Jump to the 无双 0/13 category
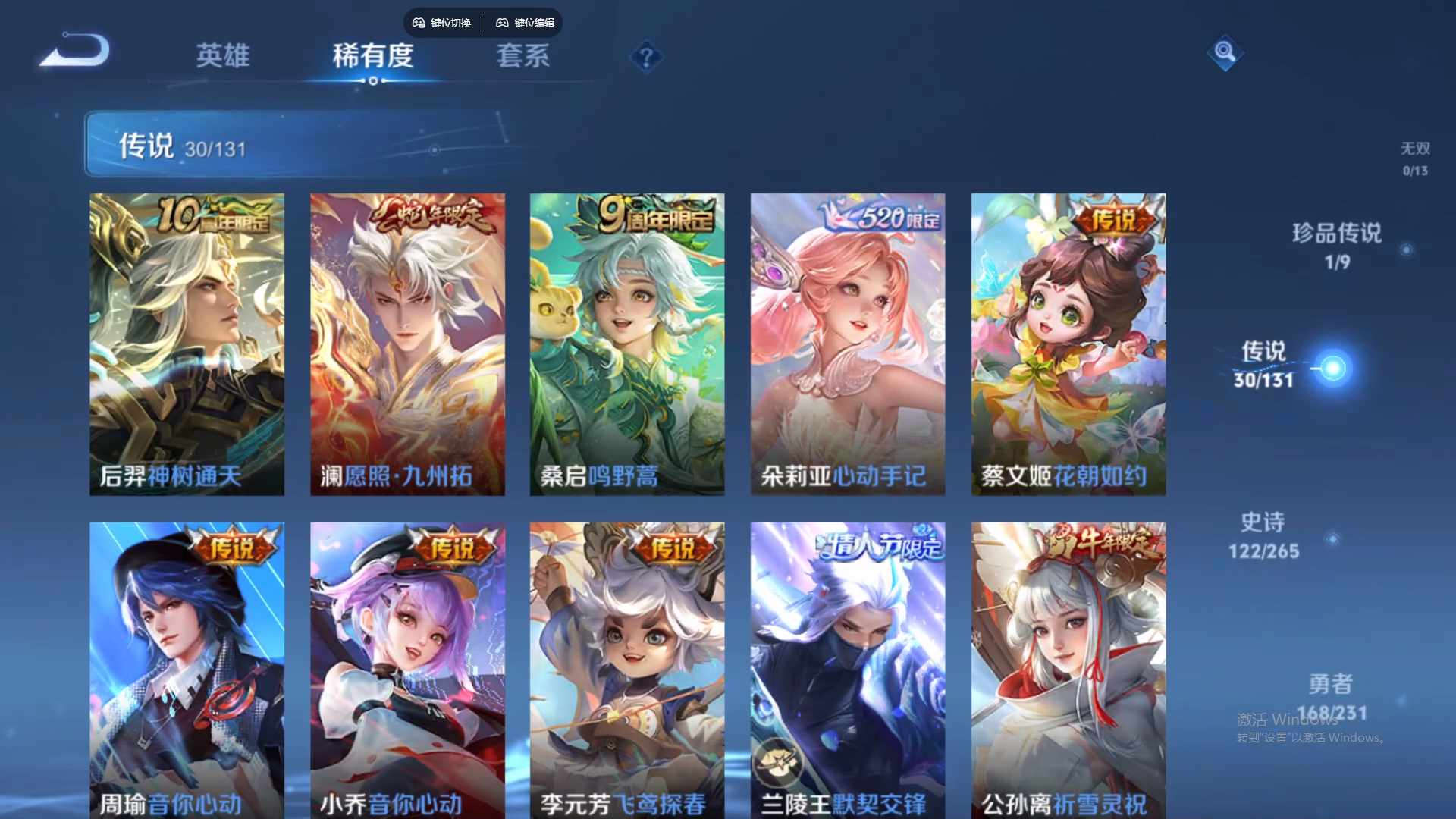 click(1415, 157)
